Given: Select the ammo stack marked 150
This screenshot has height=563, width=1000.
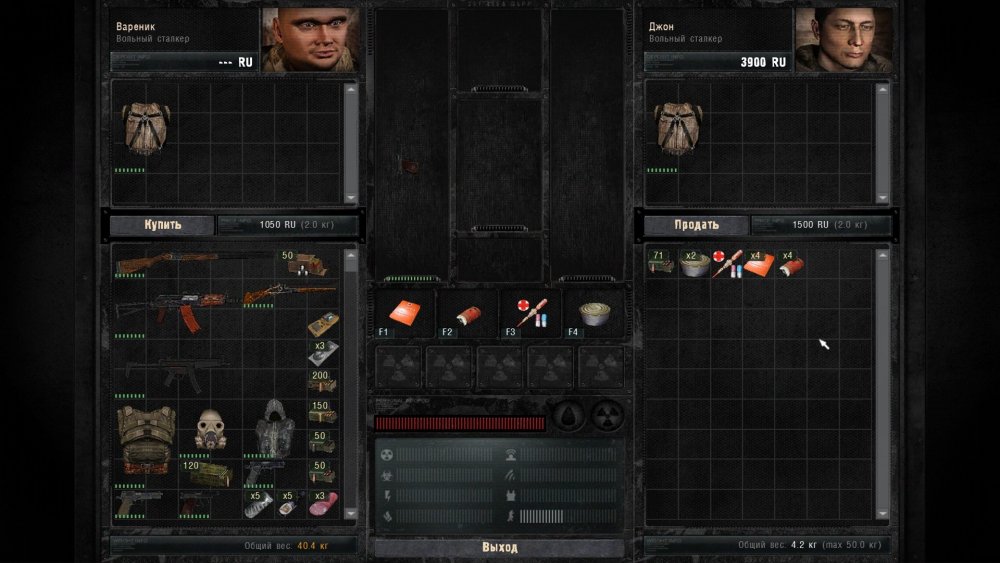Looking at the screenshot, I should pos(322,412).
